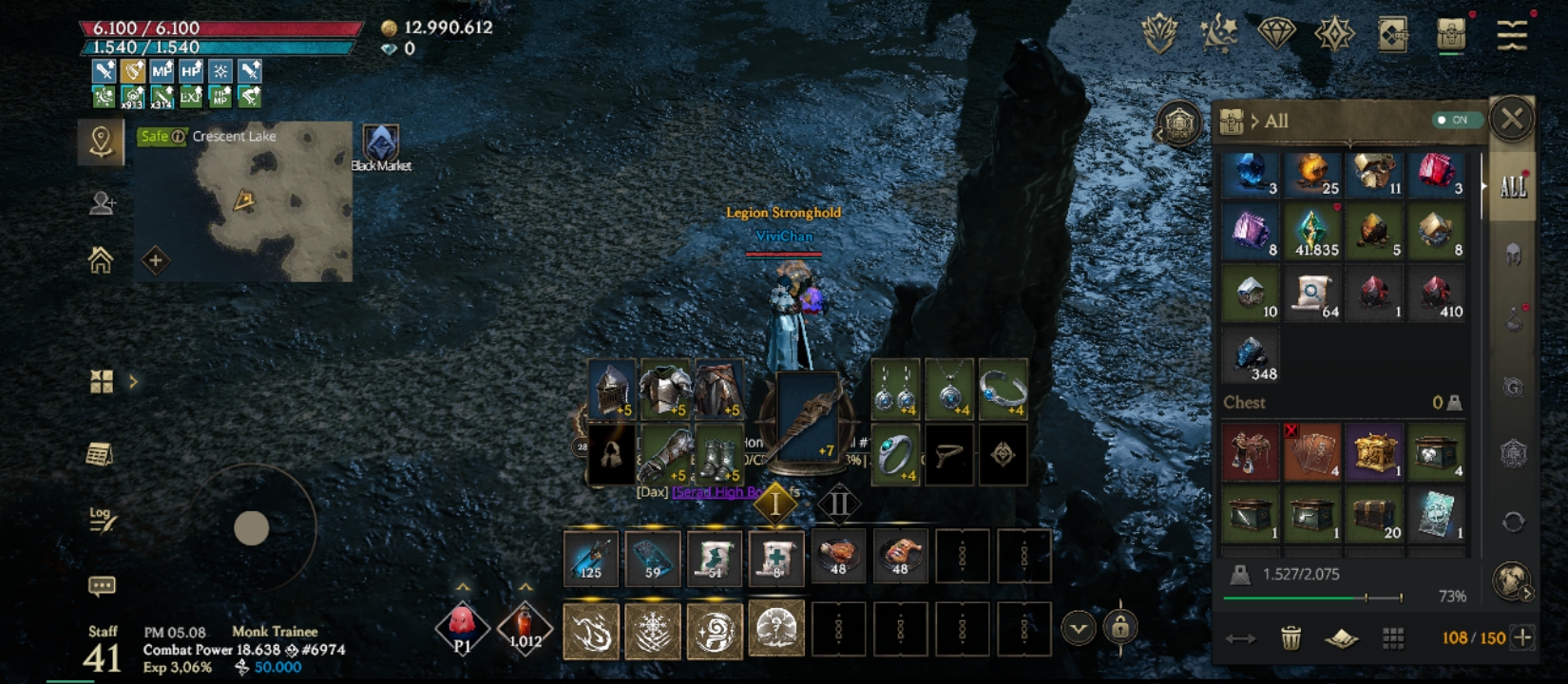Switch to quick slot preset II
This screenshot has width=1568, height=684.
pos(838,503)
